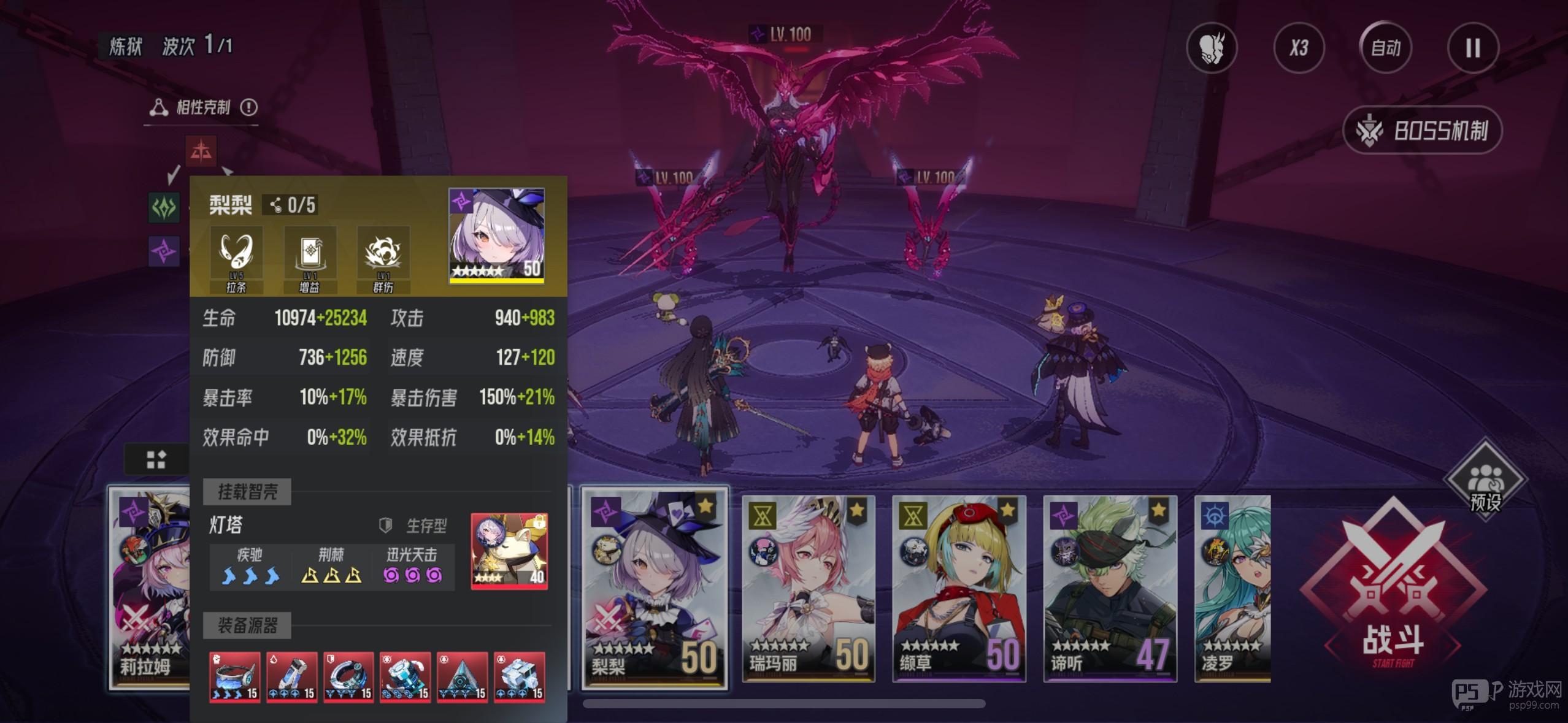
Task: Click the 相性克制 info icon
Action: tap(249, 107)
